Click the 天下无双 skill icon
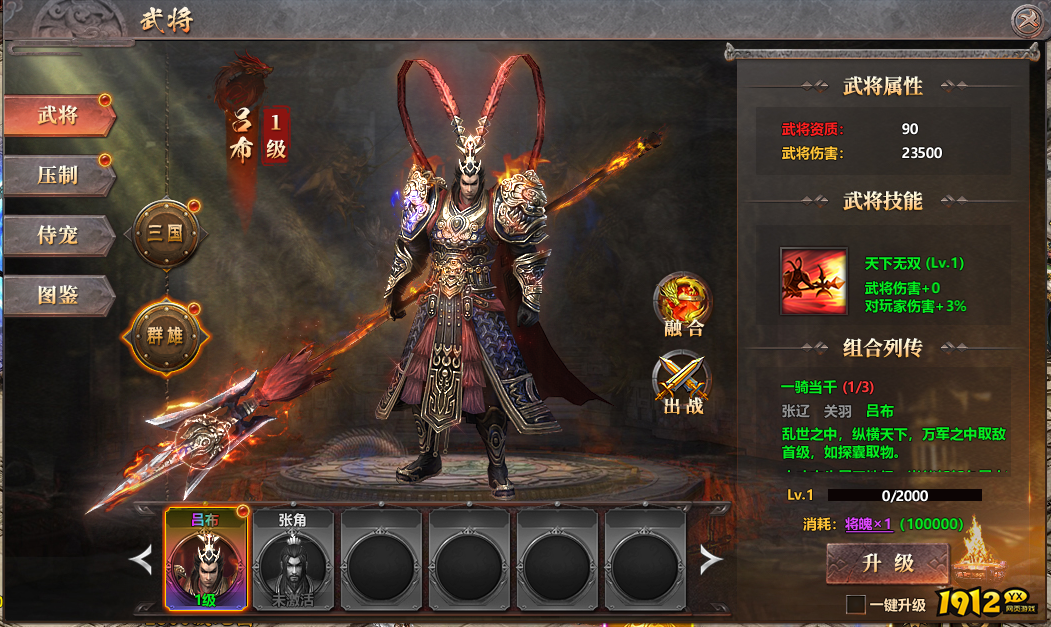The width and height of the screenshot is (1051, 627). (x=813, y=281)
